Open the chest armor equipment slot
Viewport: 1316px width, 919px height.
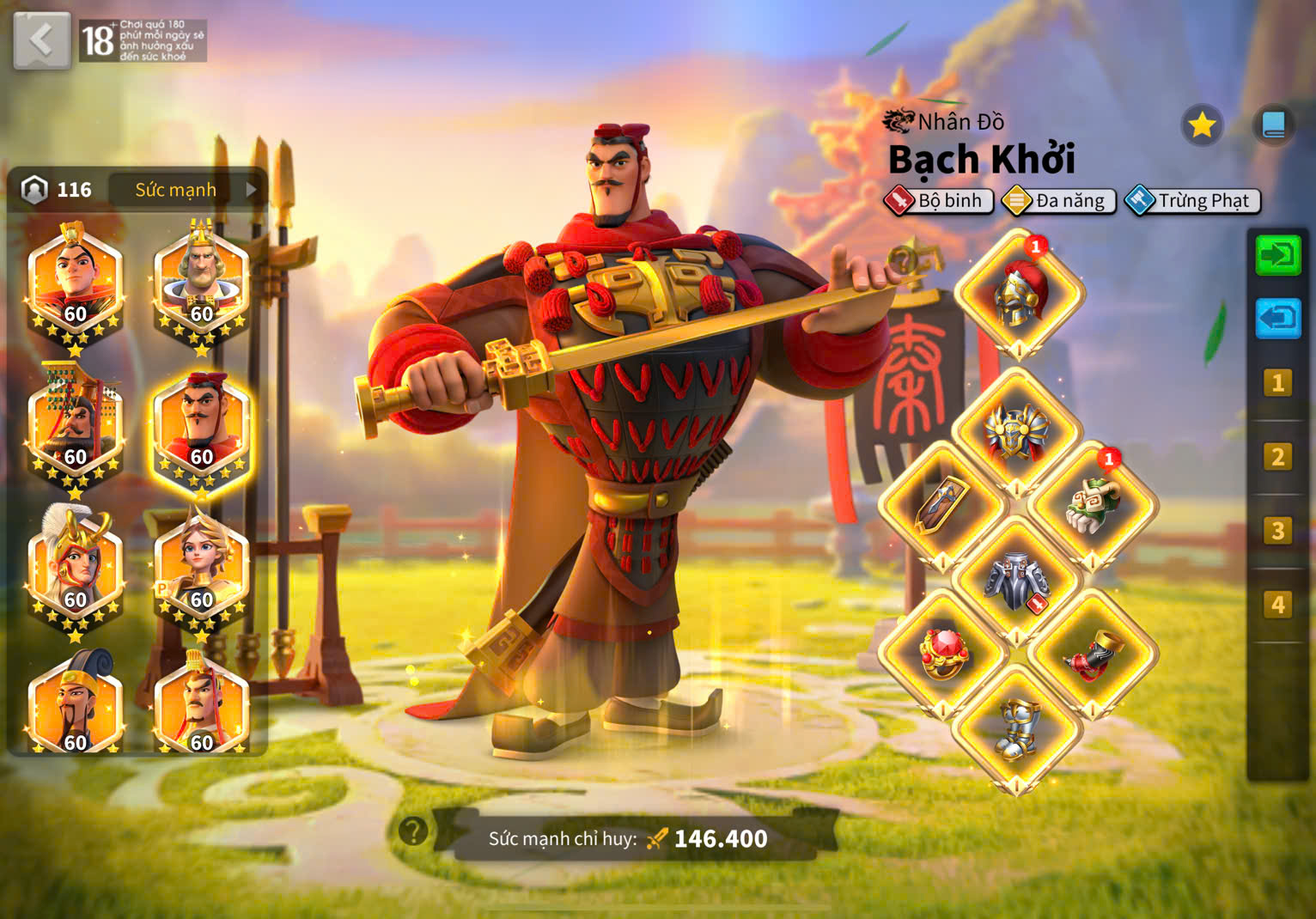[x=1017, y=431]
